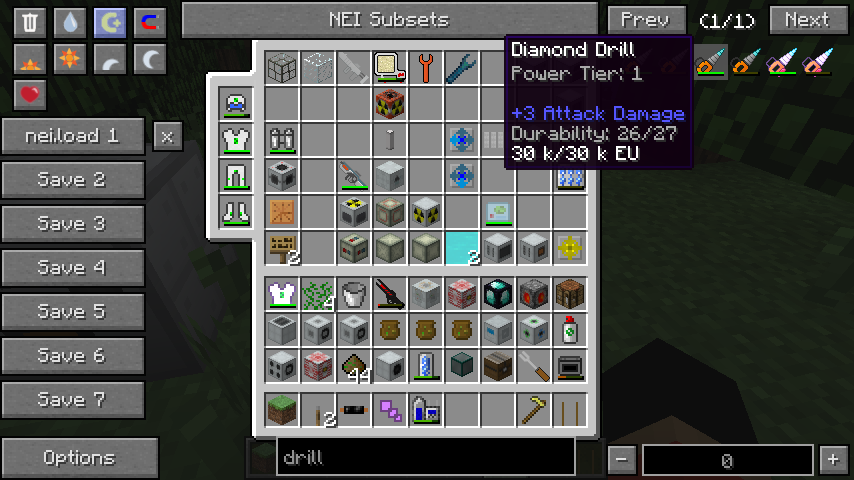
Task: Focus the search field containing 'drill'
Action: [x=425, y=458]
